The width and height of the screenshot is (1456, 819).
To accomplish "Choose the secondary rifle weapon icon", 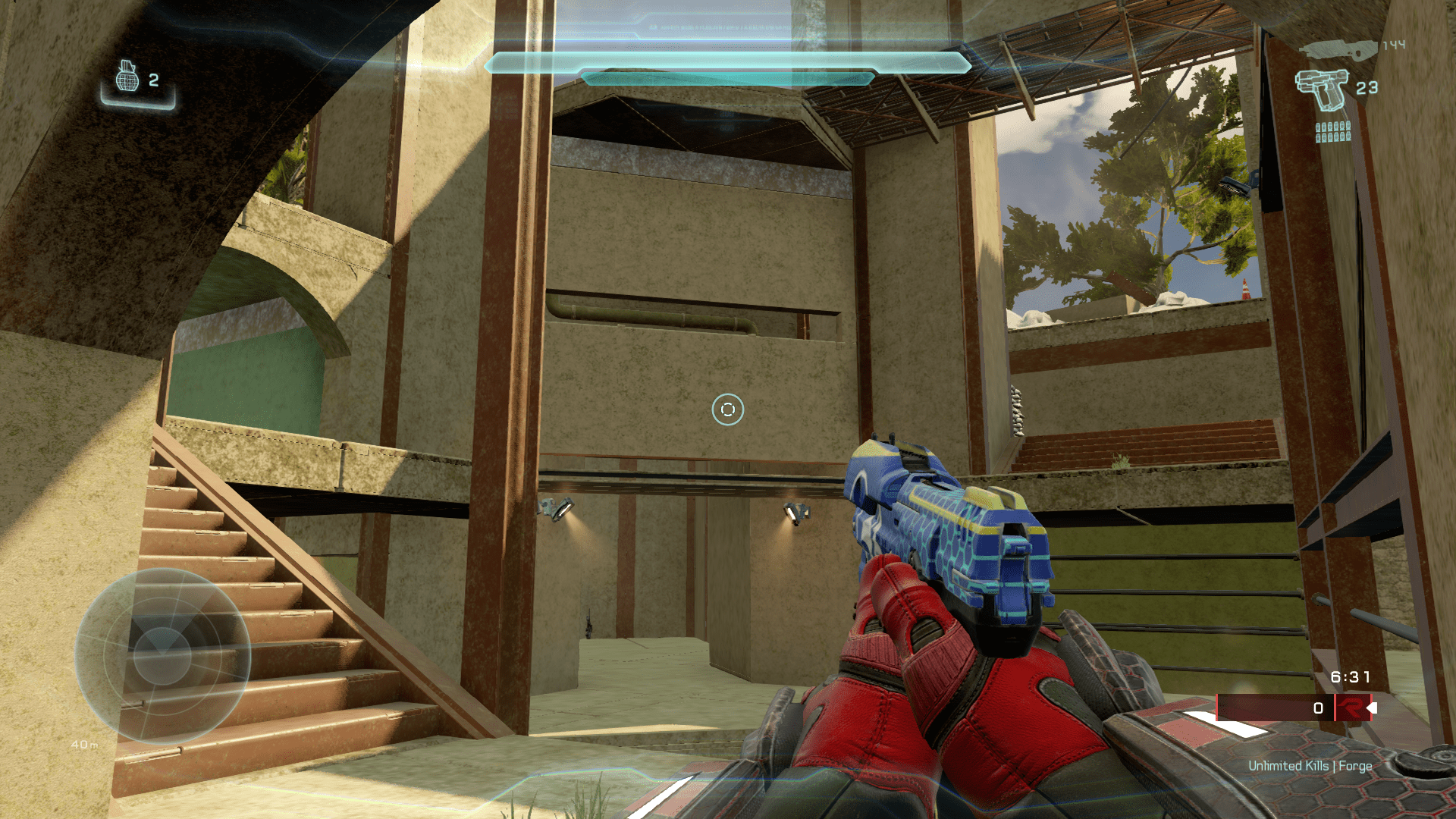I will pyautogui.click(x=1338, y=49).
